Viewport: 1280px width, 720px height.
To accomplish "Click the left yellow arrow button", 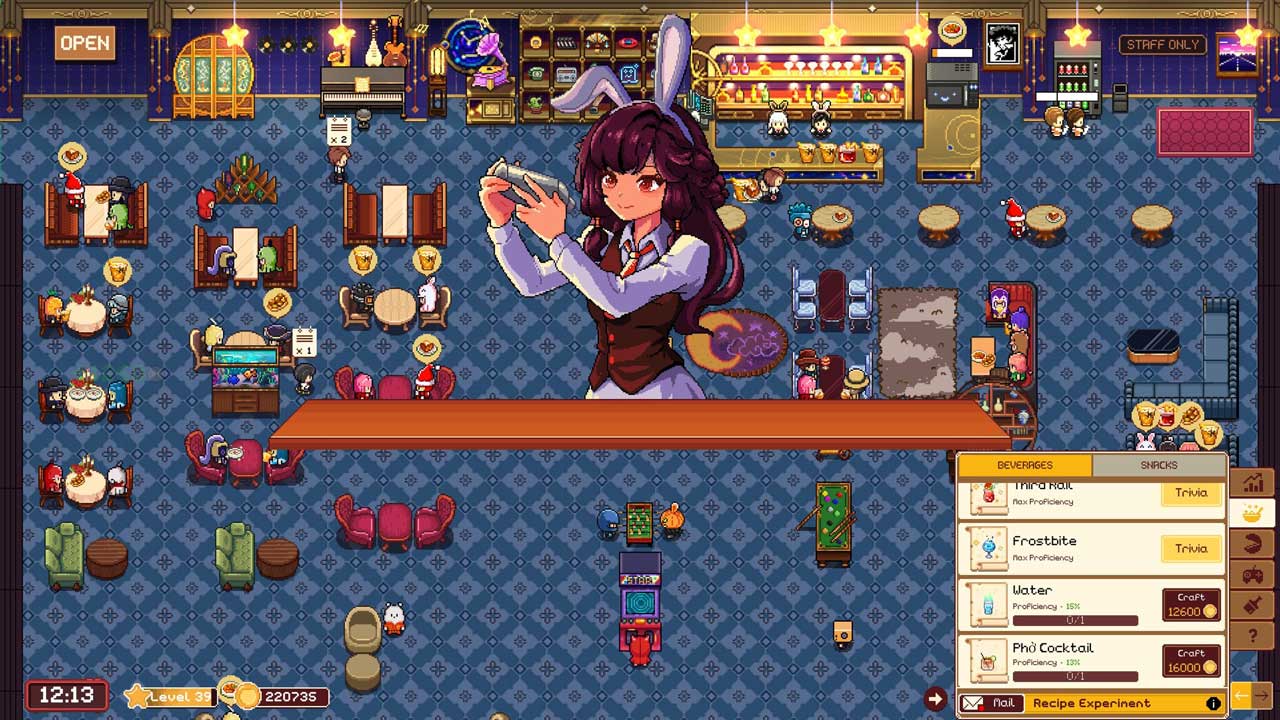I will 1240,694.
